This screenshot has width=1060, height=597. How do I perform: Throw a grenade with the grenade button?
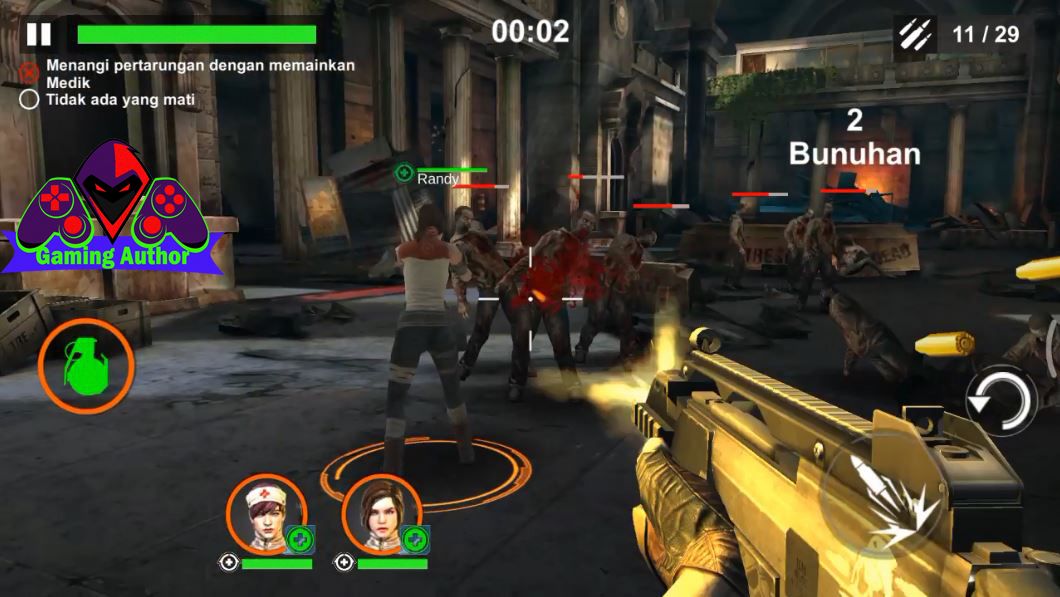[x=86, y=366]
